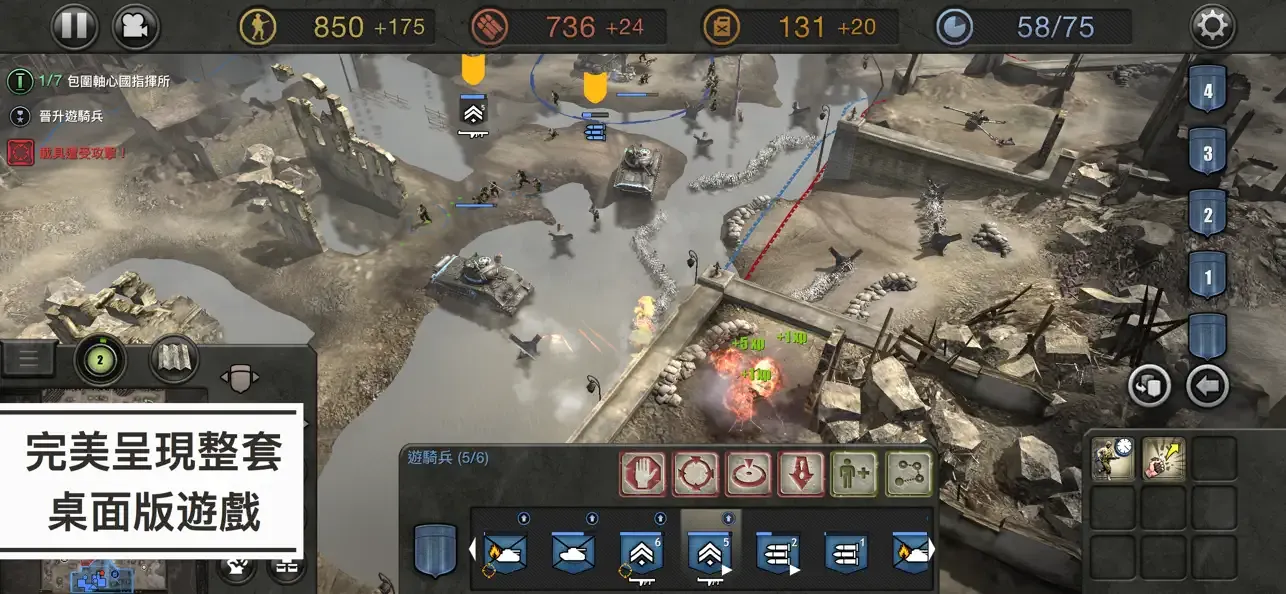Open the camera replay button

click(x=136, y=26)
